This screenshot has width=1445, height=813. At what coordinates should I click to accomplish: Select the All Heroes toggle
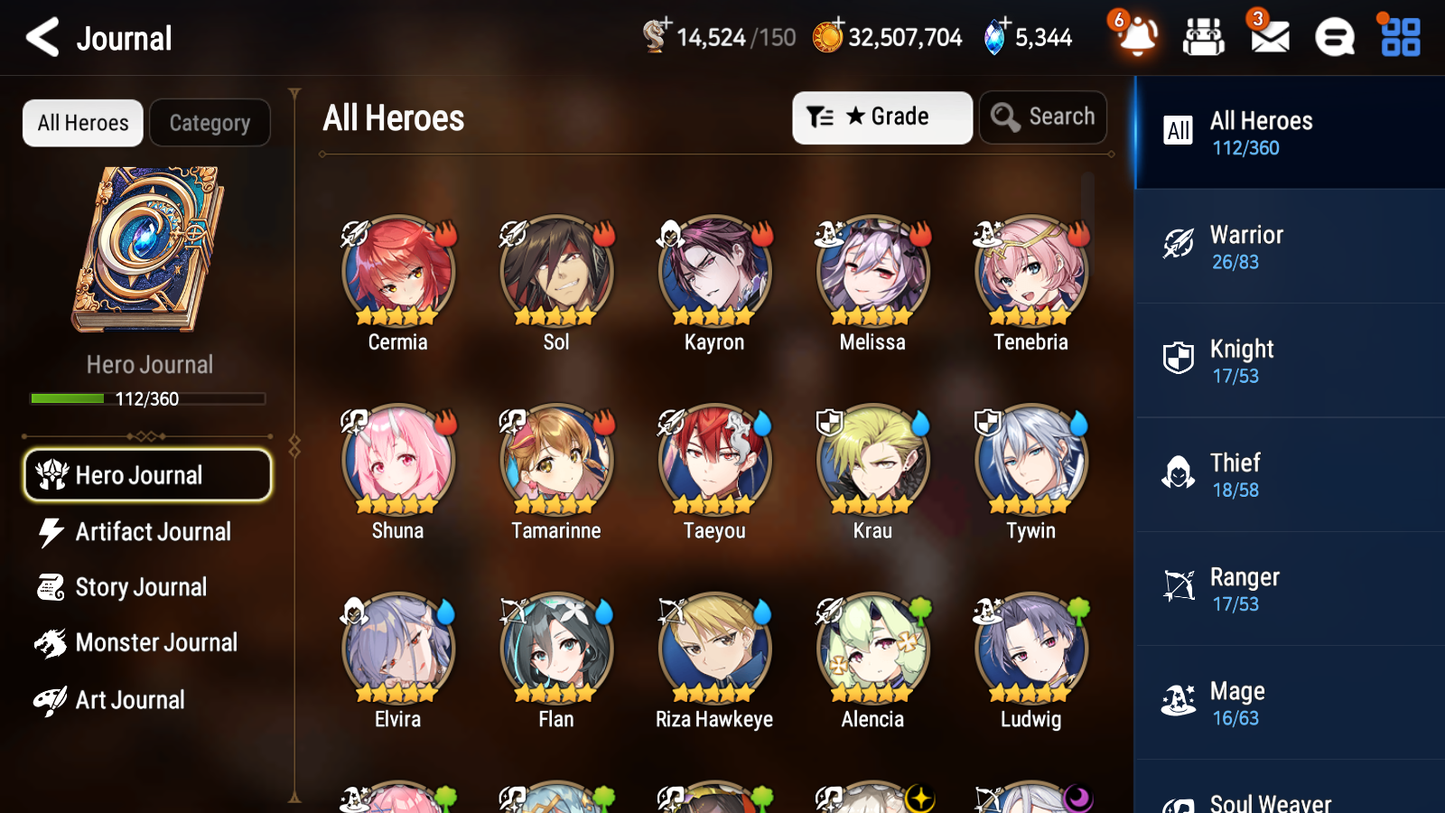click(x=82, y=122)
